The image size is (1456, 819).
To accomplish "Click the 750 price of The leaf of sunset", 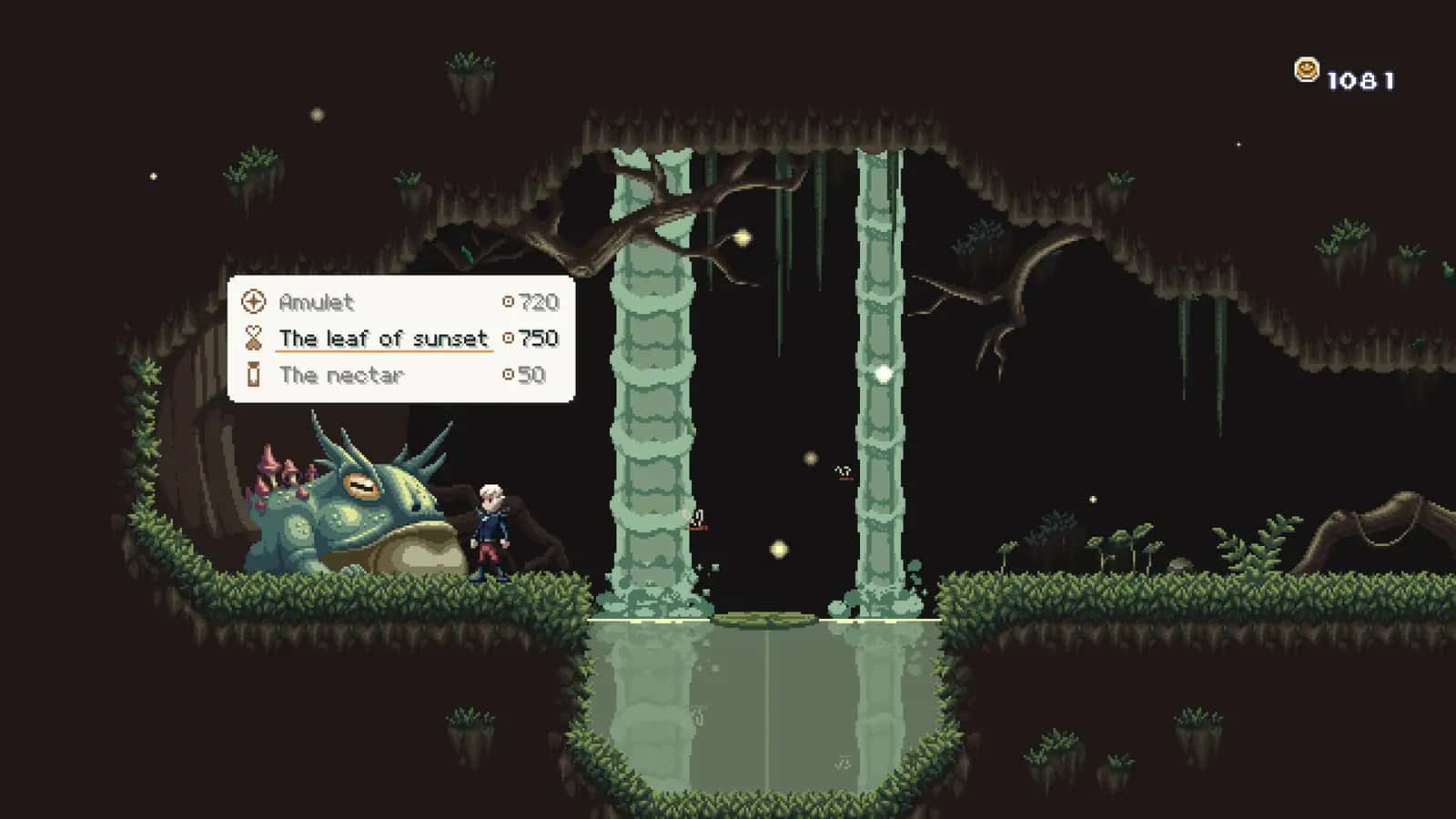I will coord(537,339).
